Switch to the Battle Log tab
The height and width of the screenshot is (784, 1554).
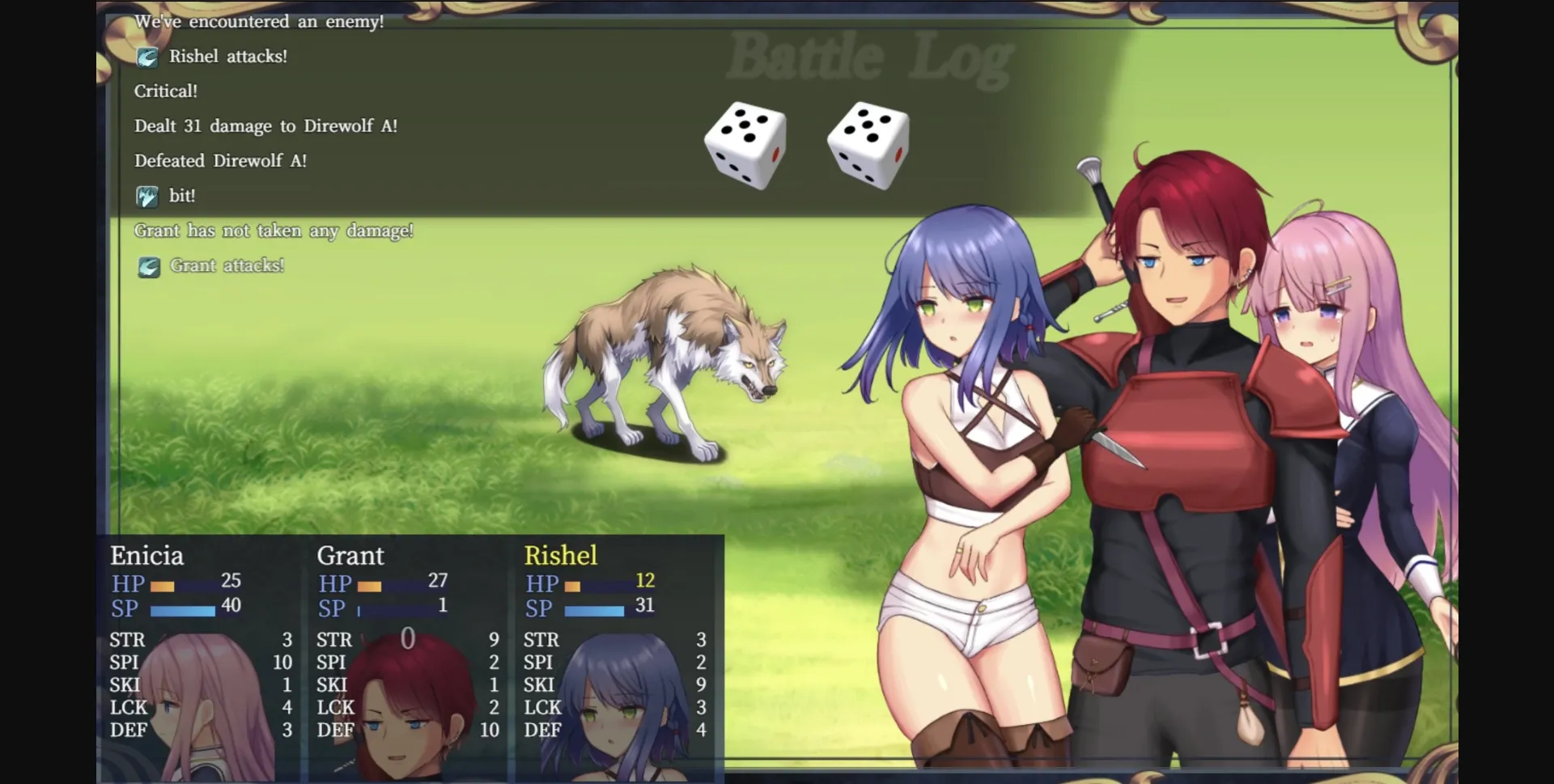click(868, 55)
